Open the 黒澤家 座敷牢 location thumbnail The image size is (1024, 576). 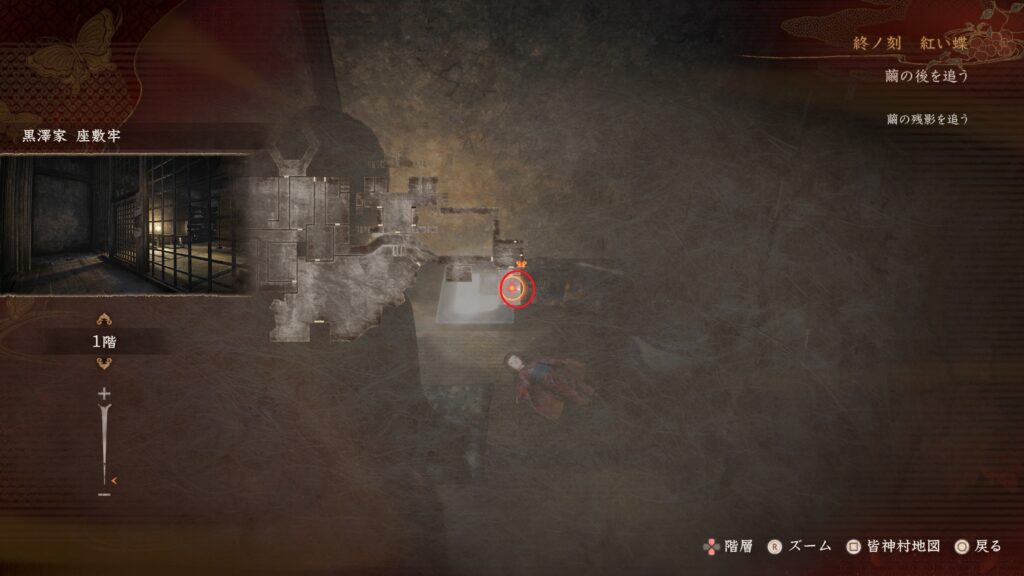tap(124, 224)
